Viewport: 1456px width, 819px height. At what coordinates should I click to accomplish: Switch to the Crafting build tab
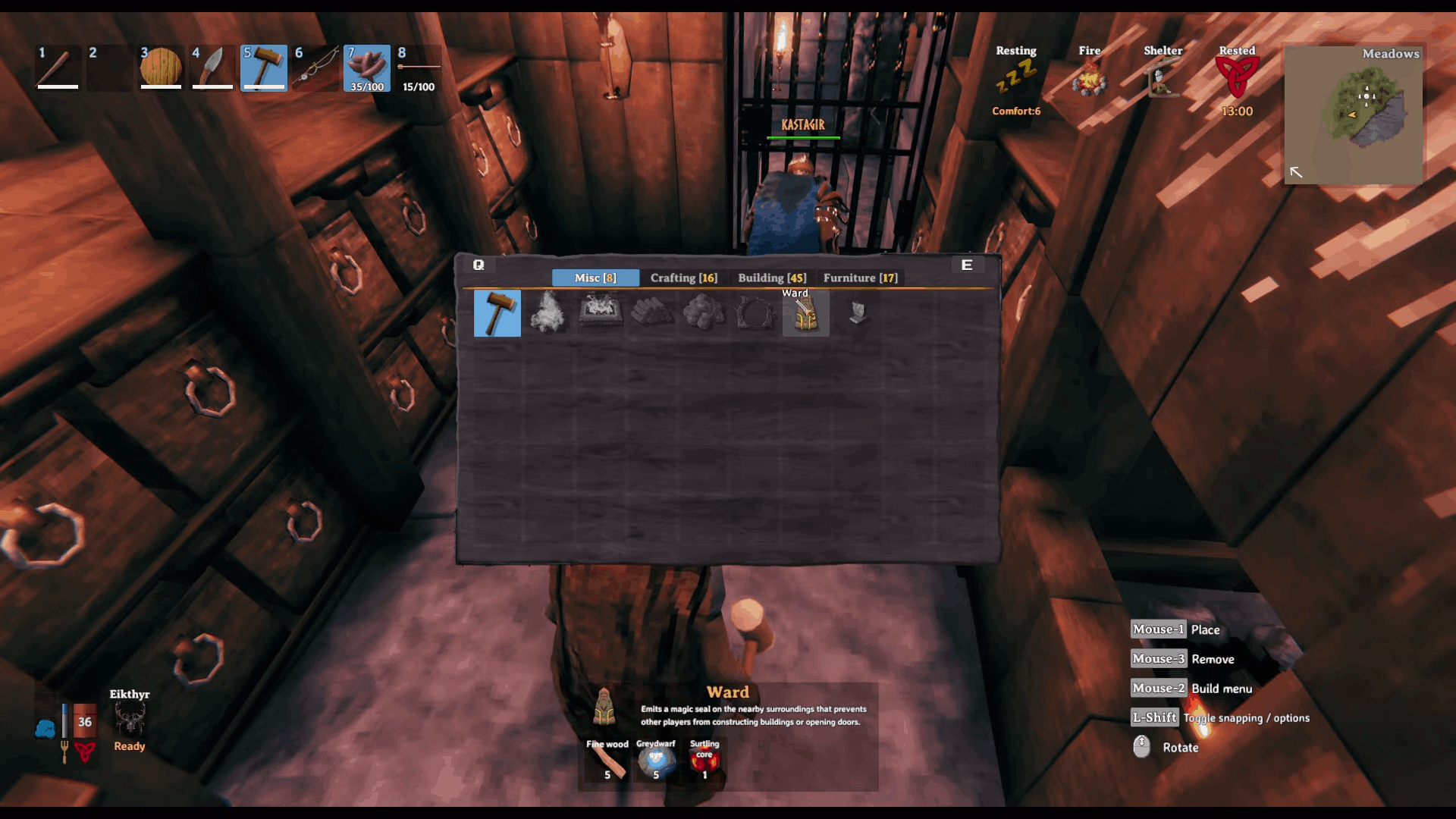coord(683,278)
